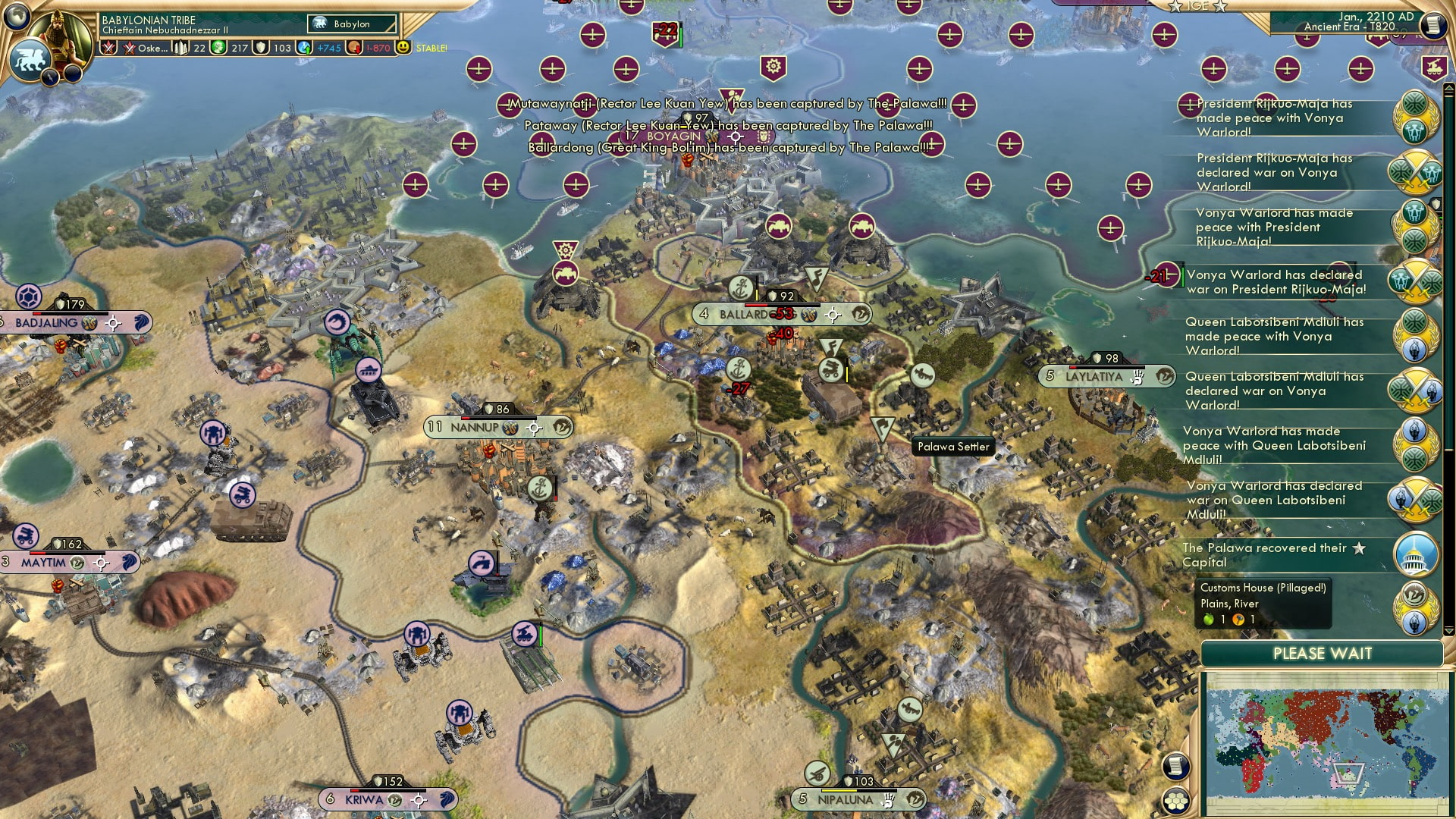Select the Palawa Settler unit flag
Screen dimensions: 1456x819
(882, 430)
